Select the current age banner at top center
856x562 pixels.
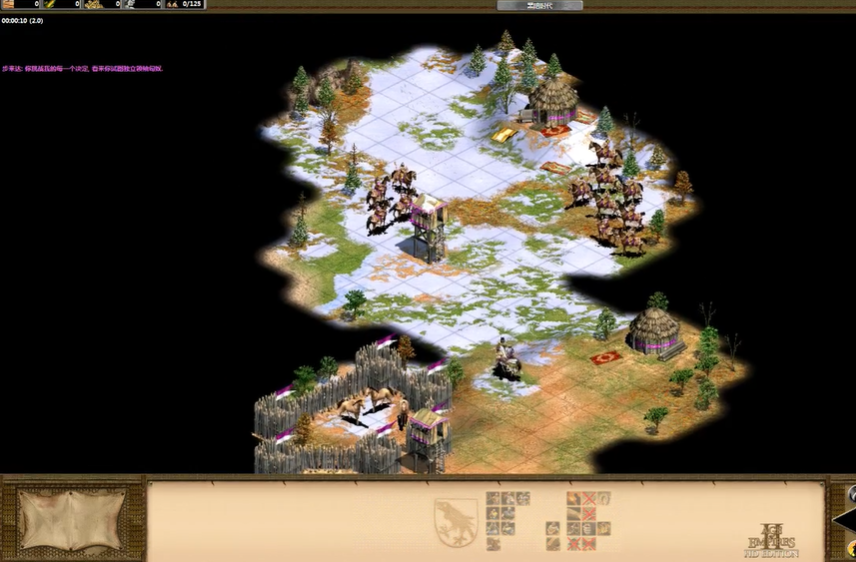point(539,5)
